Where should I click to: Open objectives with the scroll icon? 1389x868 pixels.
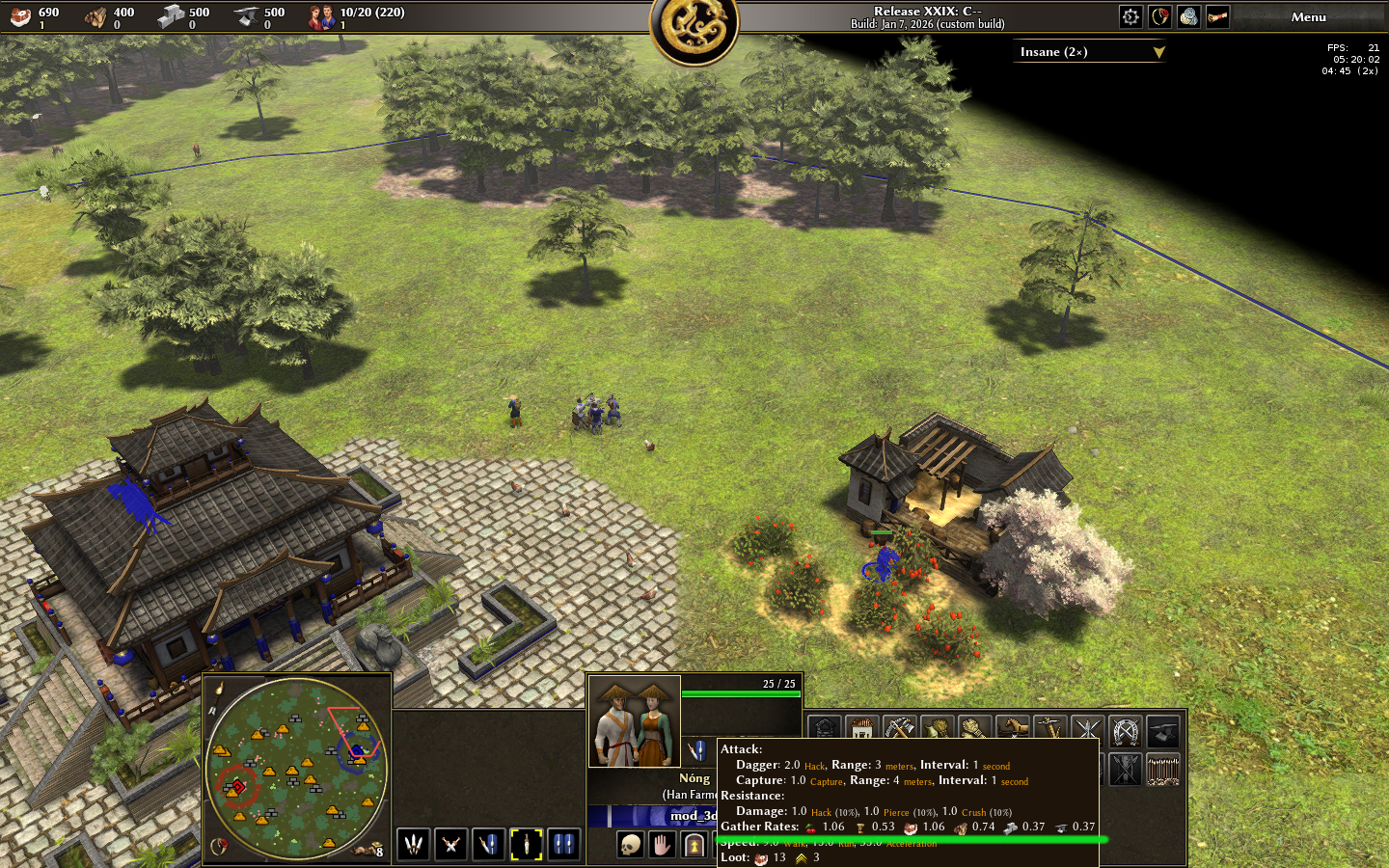tap(1217, 16)
